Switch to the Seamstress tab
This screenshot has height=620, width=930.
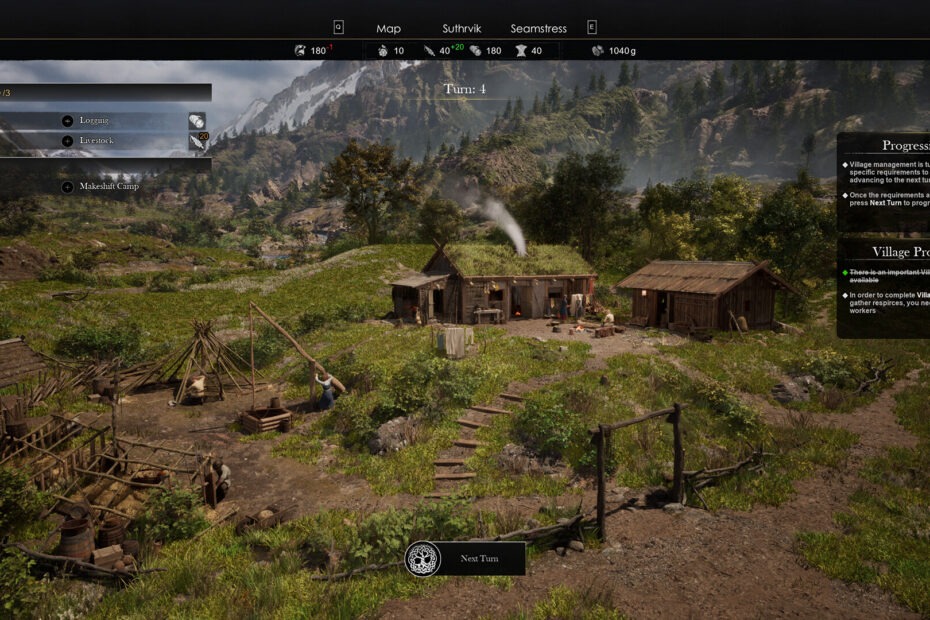coord(539,29)
